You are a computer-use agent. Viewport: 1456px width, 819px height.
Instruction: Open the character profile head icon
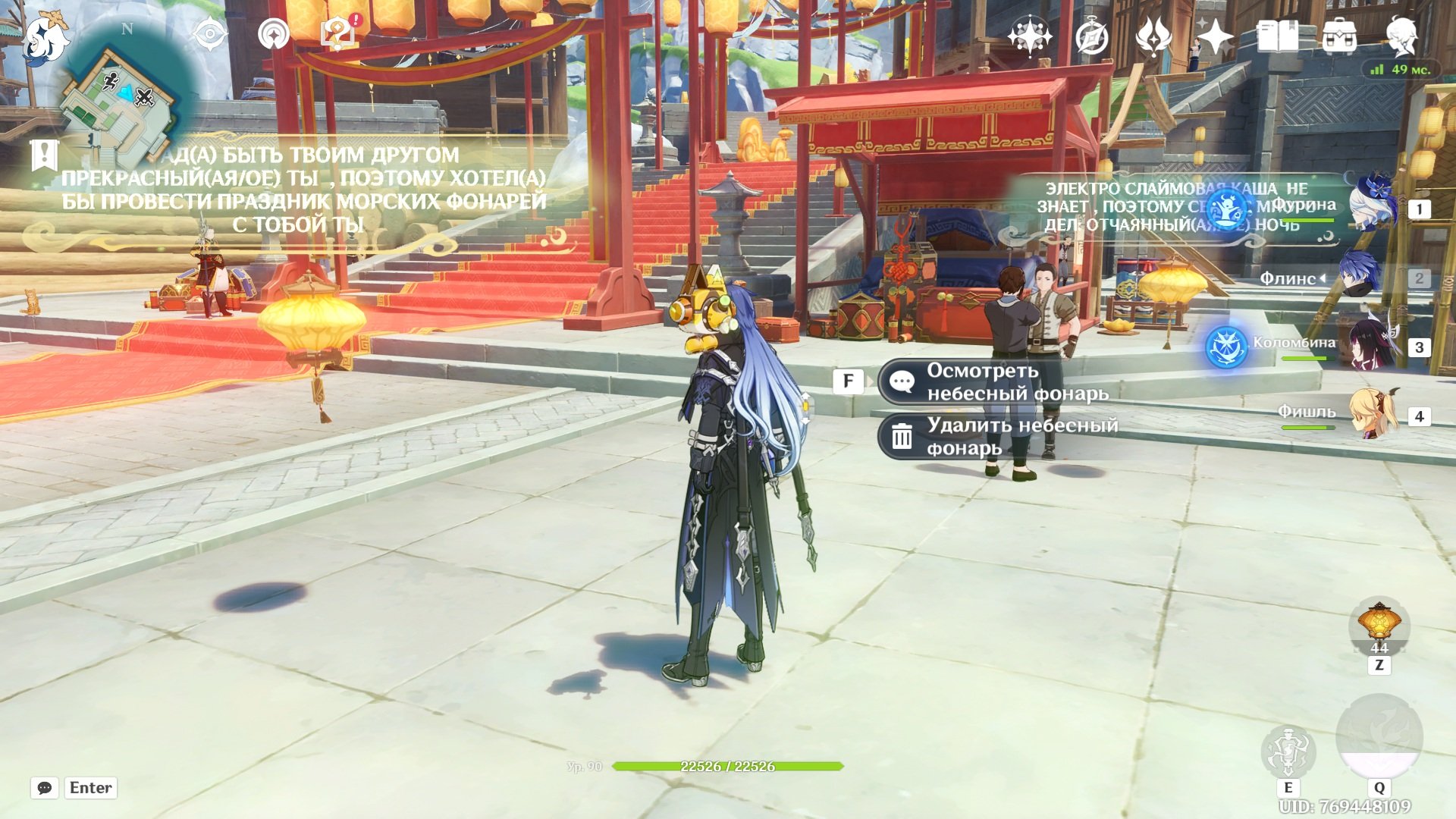(x=1401, y=36)
